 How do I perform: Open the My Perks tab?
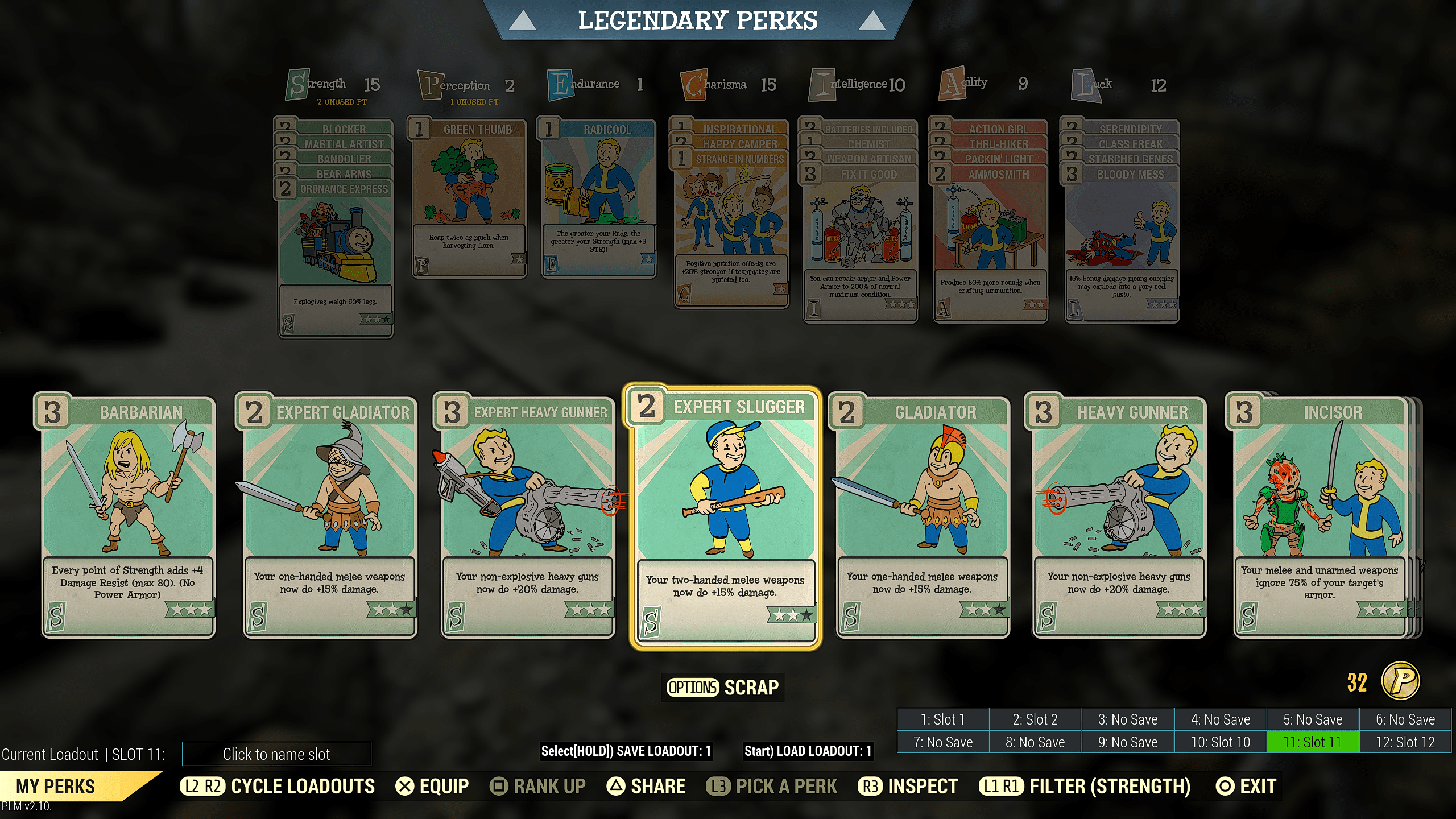pos(56,787)
